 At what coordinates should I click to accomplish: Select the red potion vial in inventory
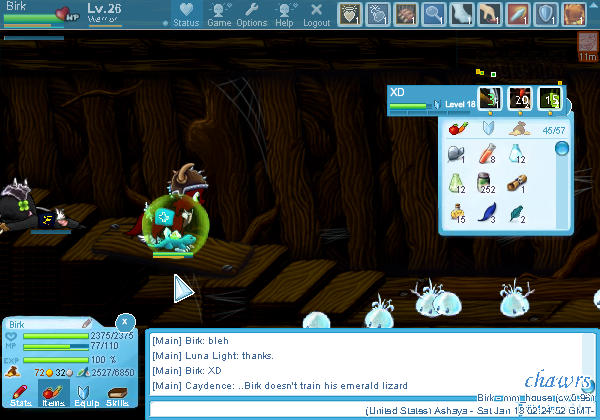pyautogui.click(x=488, y=154)
